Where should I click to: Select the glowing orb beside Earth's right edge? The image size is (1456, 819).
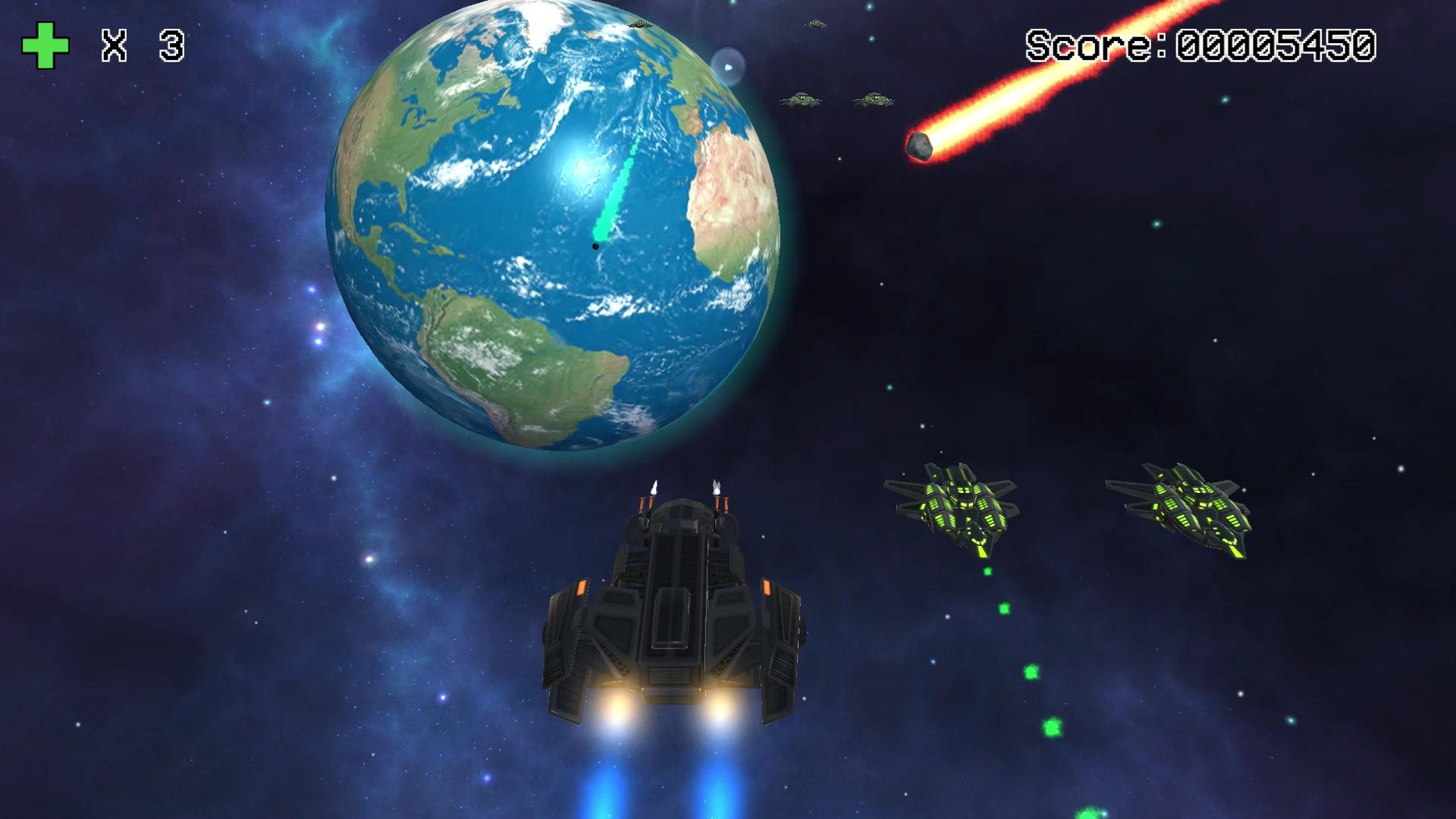[x=730, y=67]
